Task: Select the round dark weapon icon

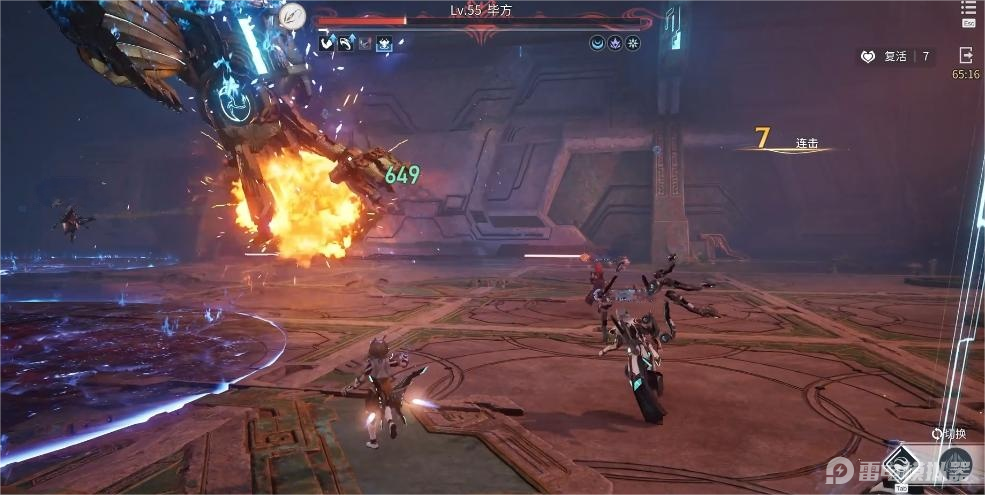Action: point(955,465)
